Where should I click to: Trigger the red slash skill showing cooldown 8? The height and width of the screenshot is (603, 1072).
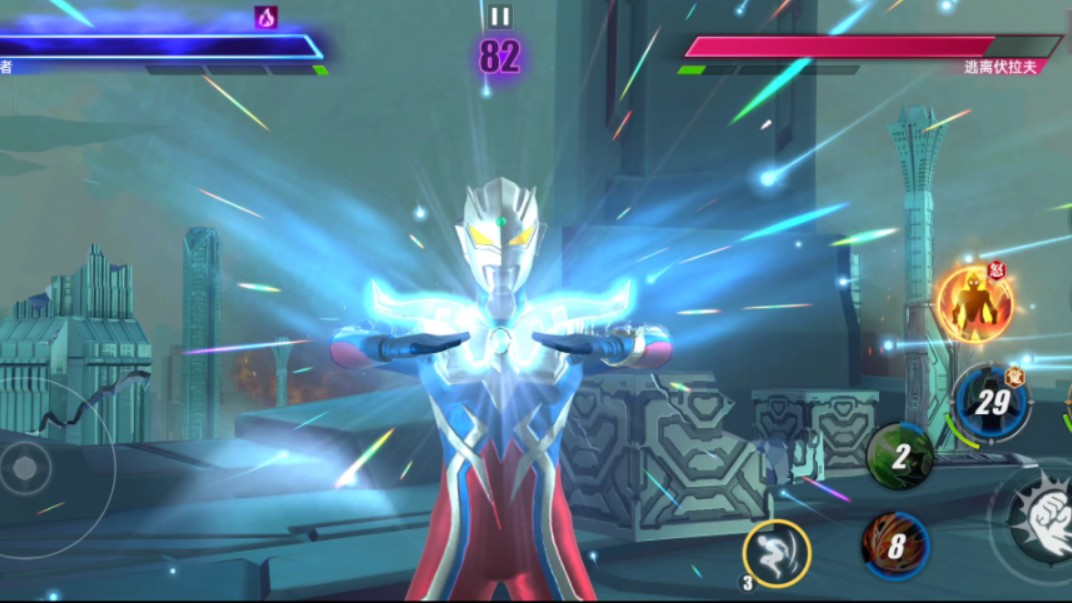tap(896, 546)
